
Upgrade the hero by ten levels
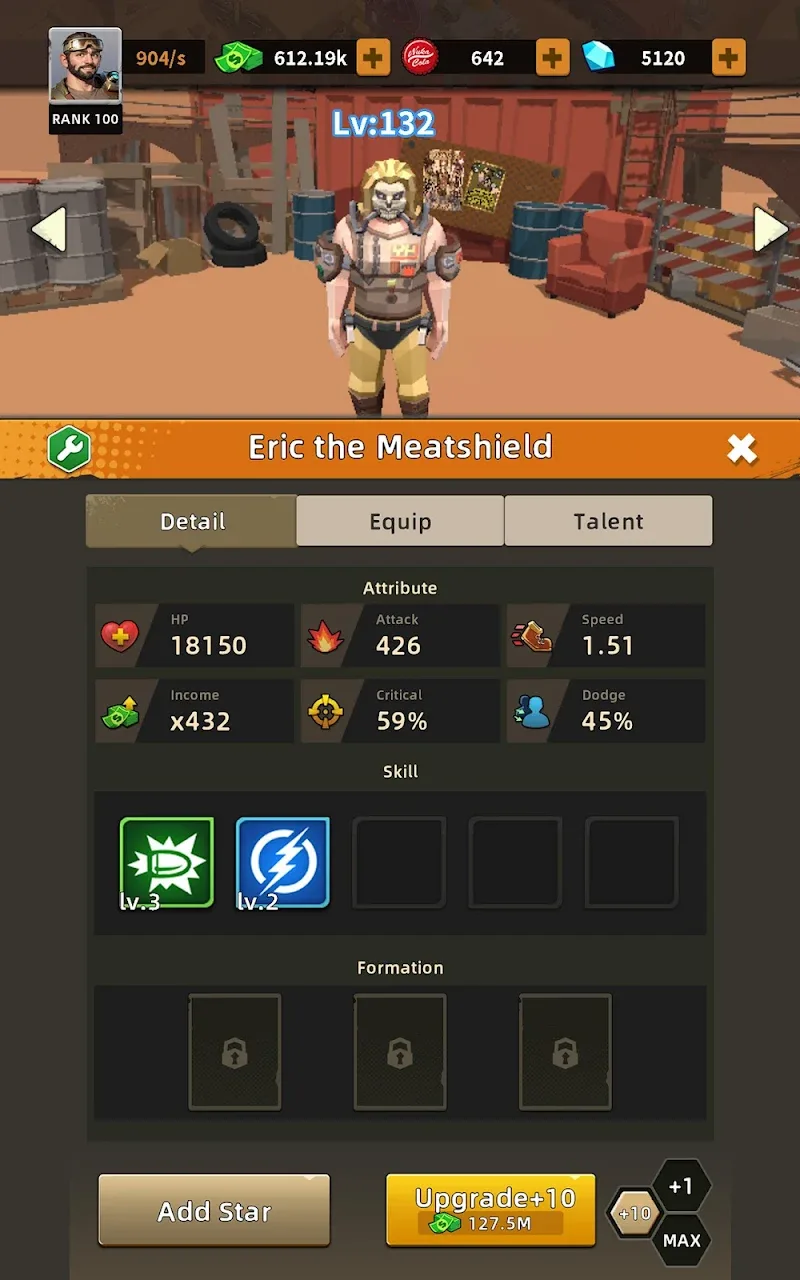point(491,1210)
